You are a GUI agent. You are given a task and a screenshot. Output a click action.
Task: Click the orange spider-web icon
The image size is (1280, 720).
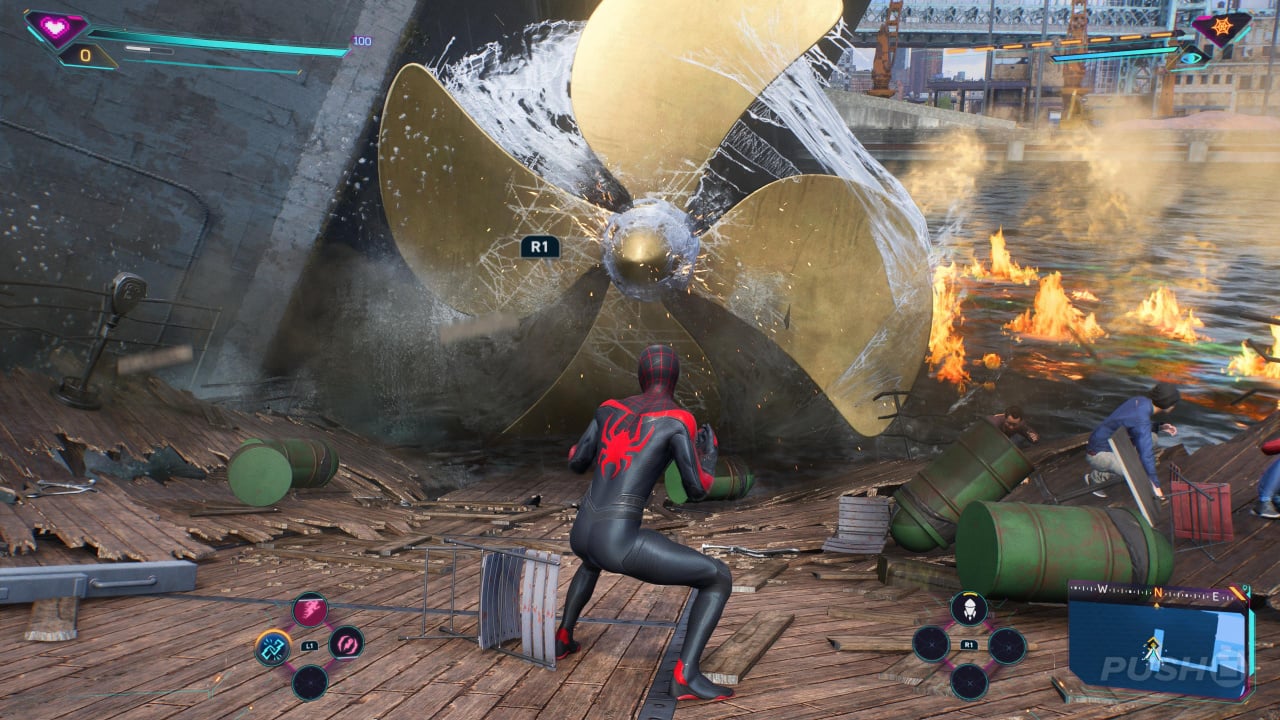click(1222, 27)
